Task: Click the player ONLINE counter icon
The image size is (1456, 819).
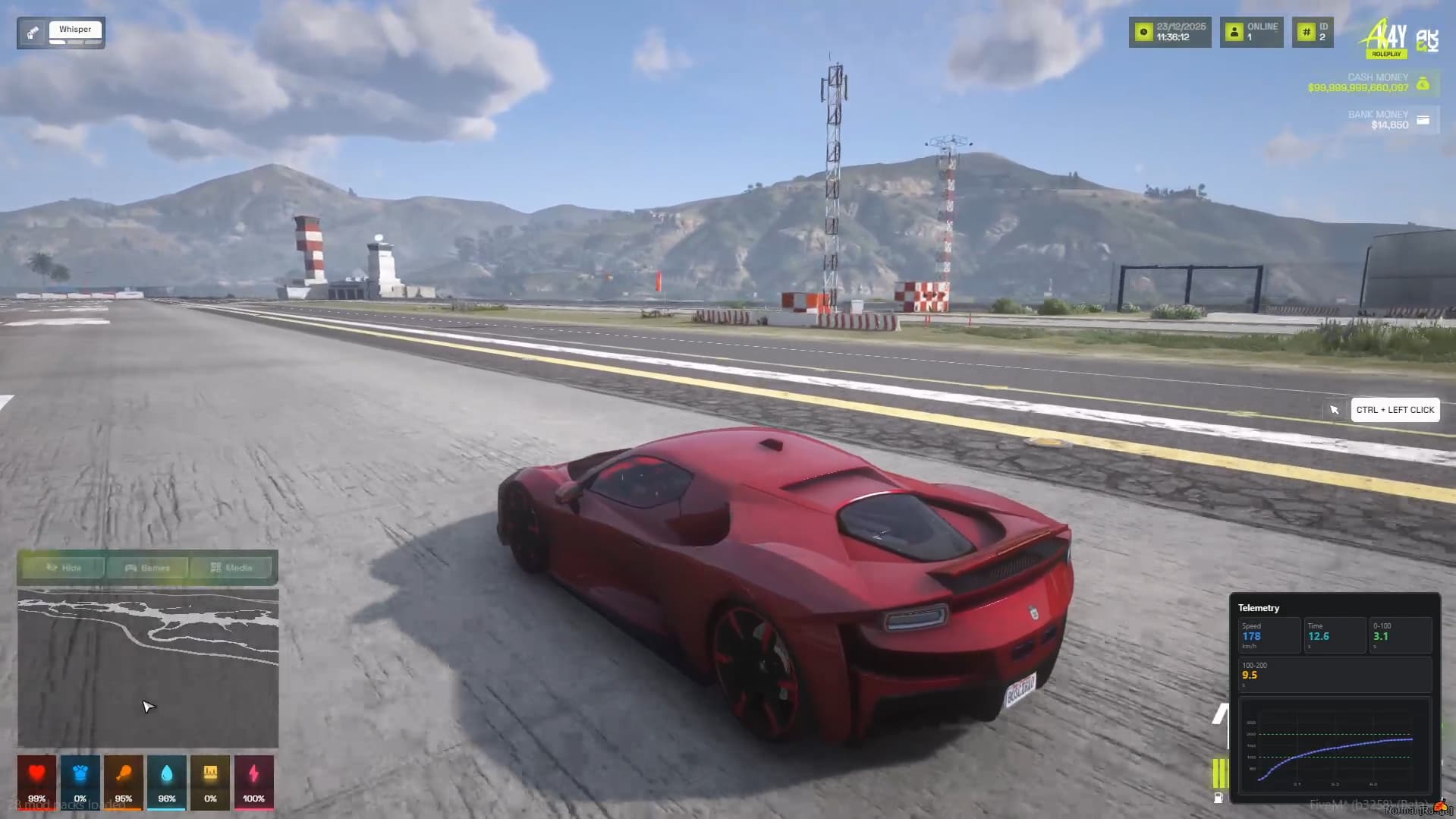Action: pyautogui.click(x=1233, y=31)
